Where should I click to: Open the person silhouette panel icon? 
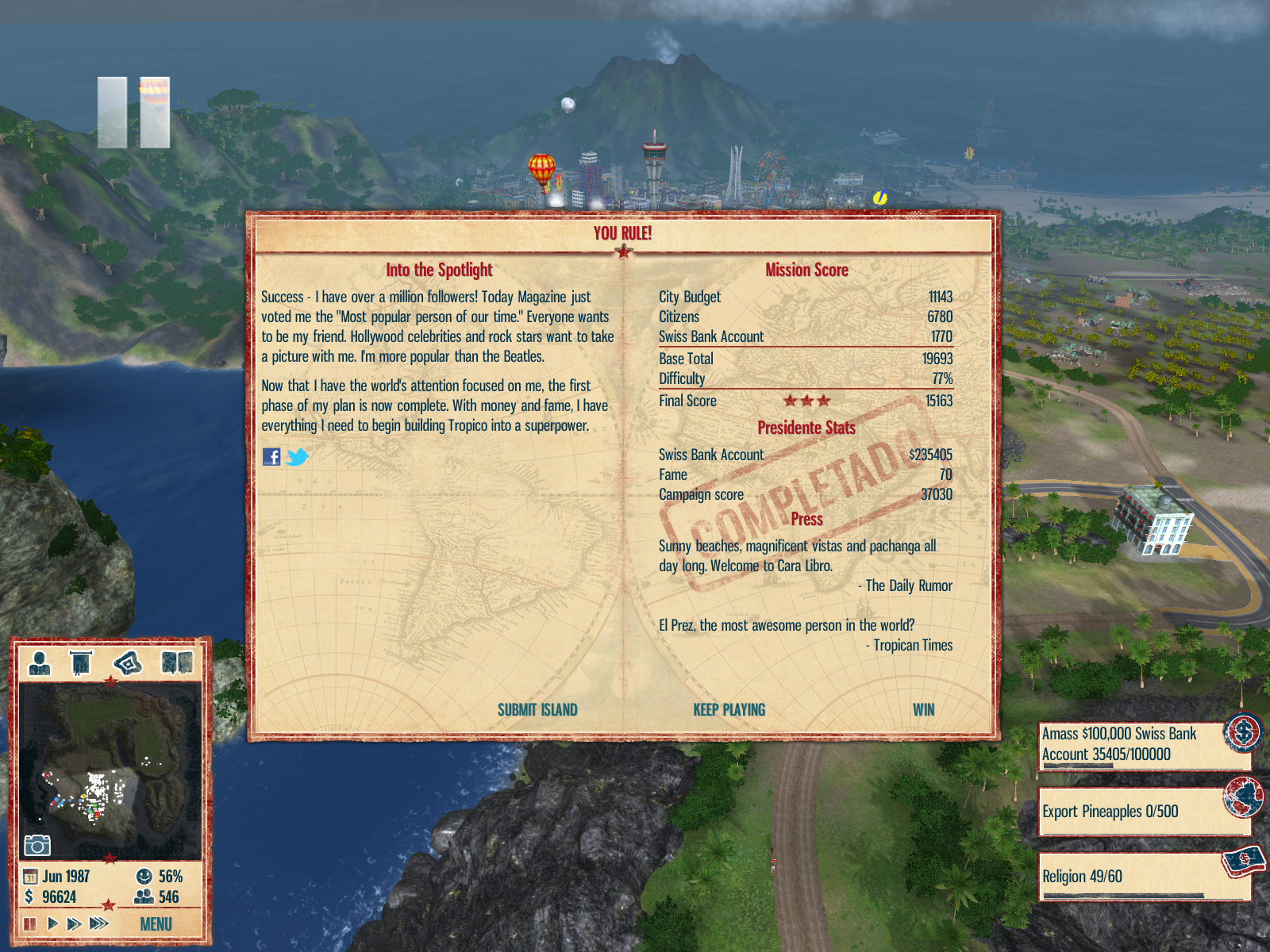39,662
